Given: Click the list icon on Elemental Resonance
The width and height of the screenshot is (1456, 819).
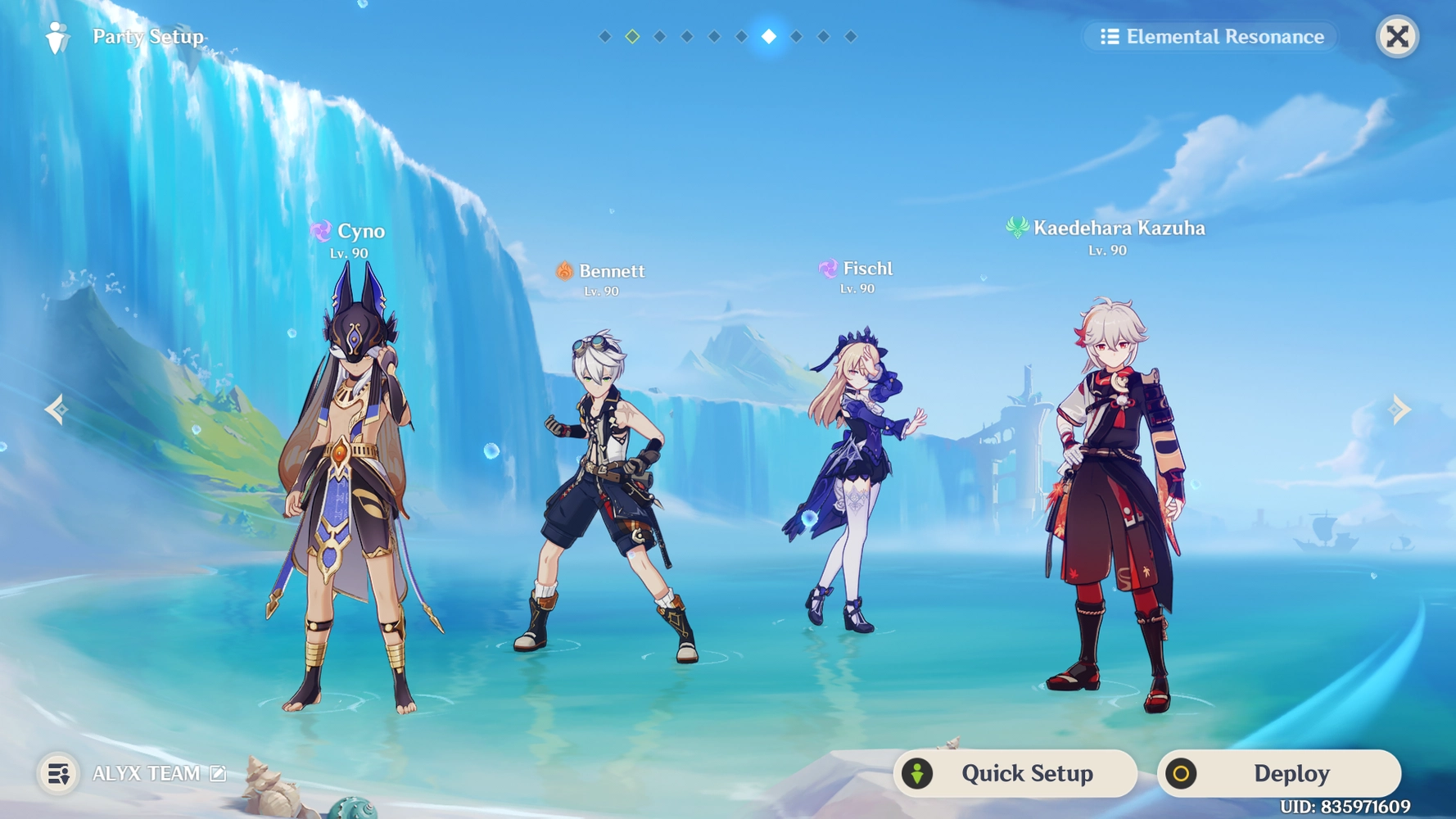Looking at the screenshot, I should click(x=1110, y=36).
